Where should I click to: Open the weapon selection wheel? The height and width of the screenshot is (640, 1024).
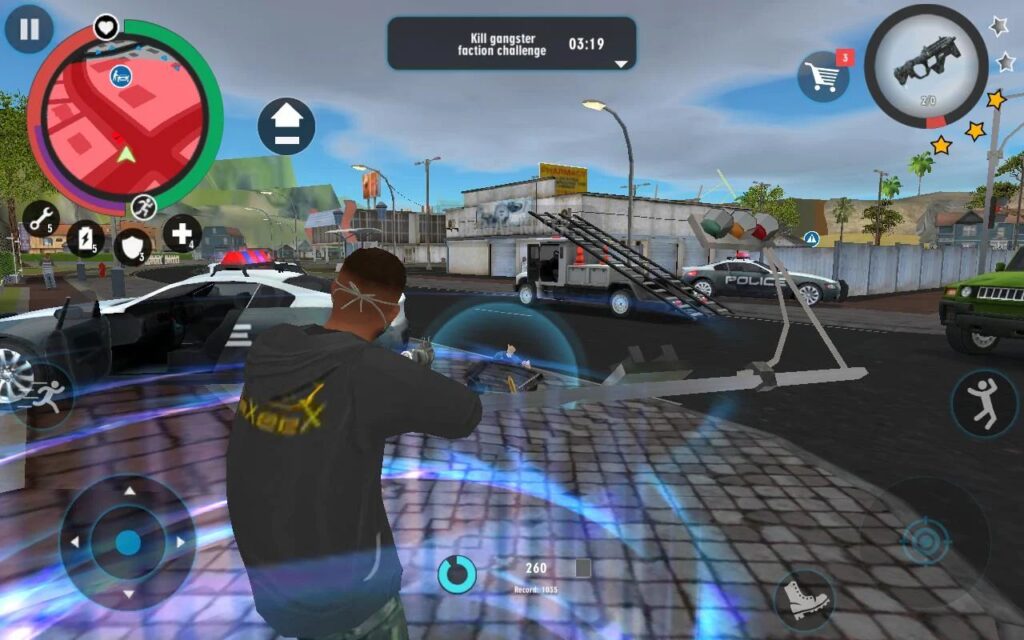[x=925, y=66]
